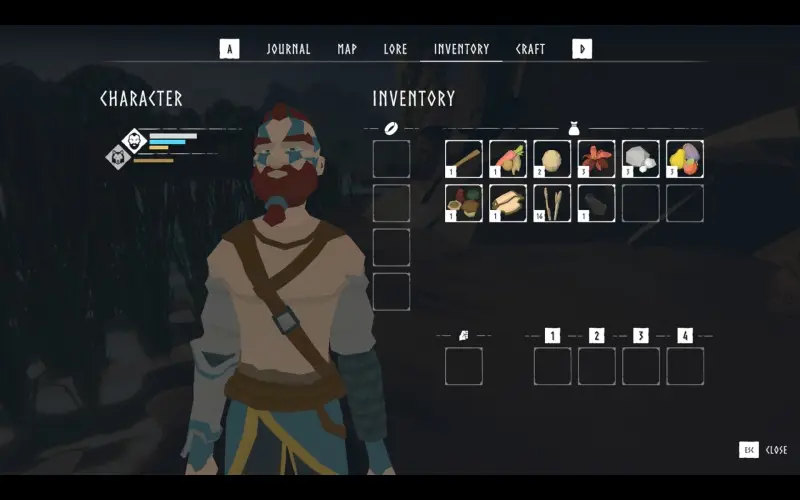
Task: Click the grey stones inventory slot
Action: coord(640,159)
